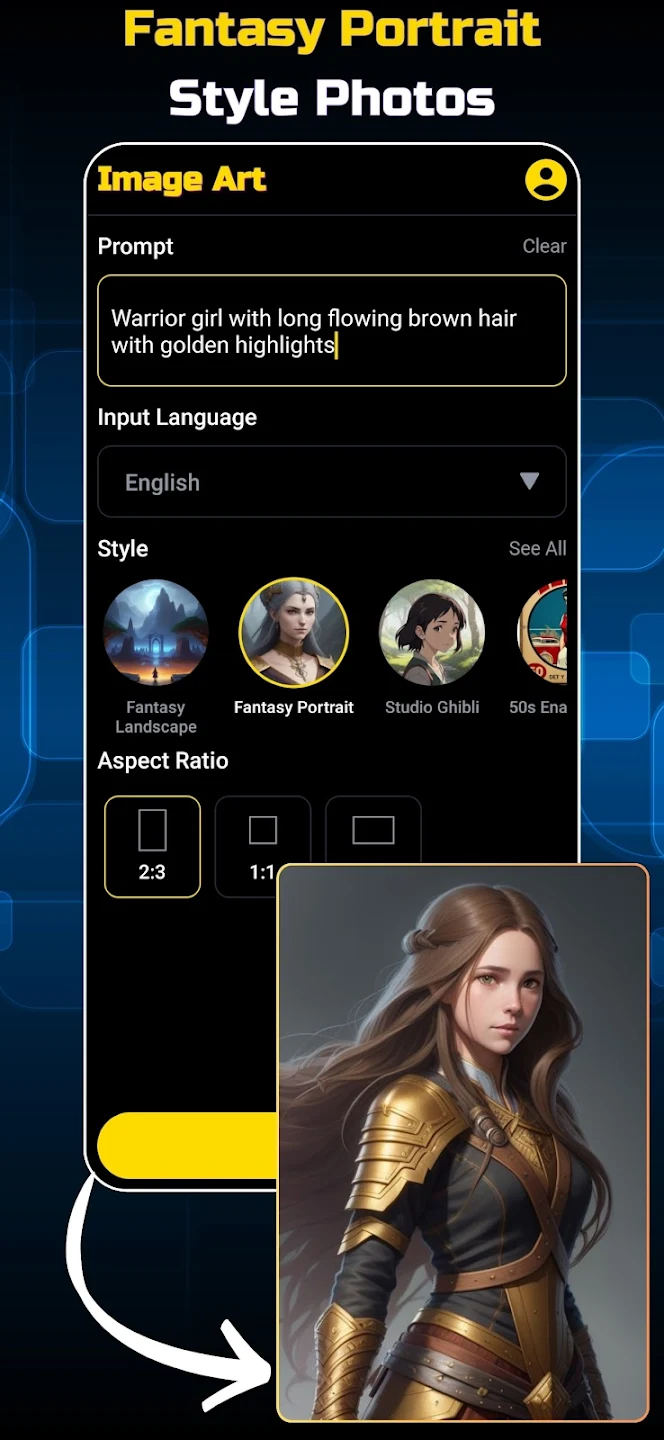The image size is (664, 1440).
Task: Edit the warrior girl prompt field
Action: pyautogui.click(x=331, y=331)
